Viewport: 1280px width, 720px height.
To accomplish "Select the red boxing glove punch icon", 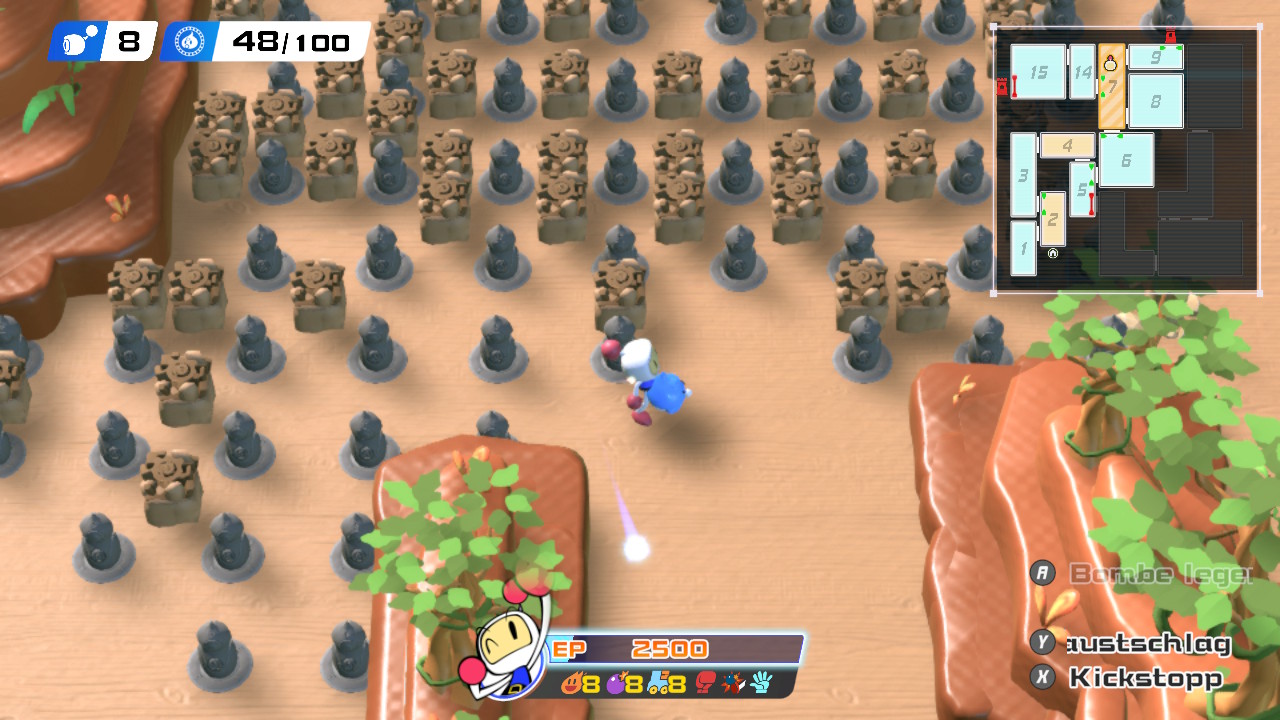I will click(706, 684).
